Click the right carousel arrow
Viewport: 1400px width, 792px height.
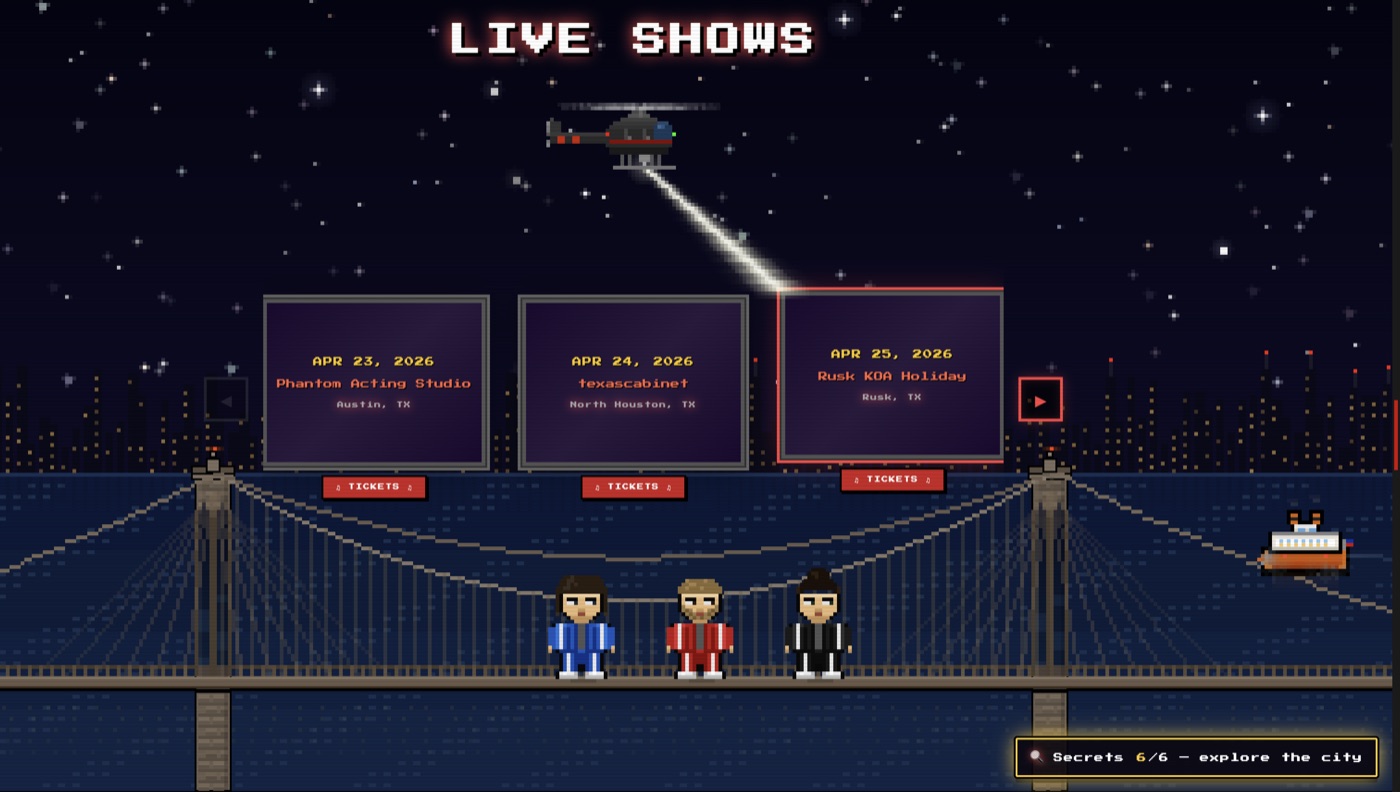[x=1039, y=399]
